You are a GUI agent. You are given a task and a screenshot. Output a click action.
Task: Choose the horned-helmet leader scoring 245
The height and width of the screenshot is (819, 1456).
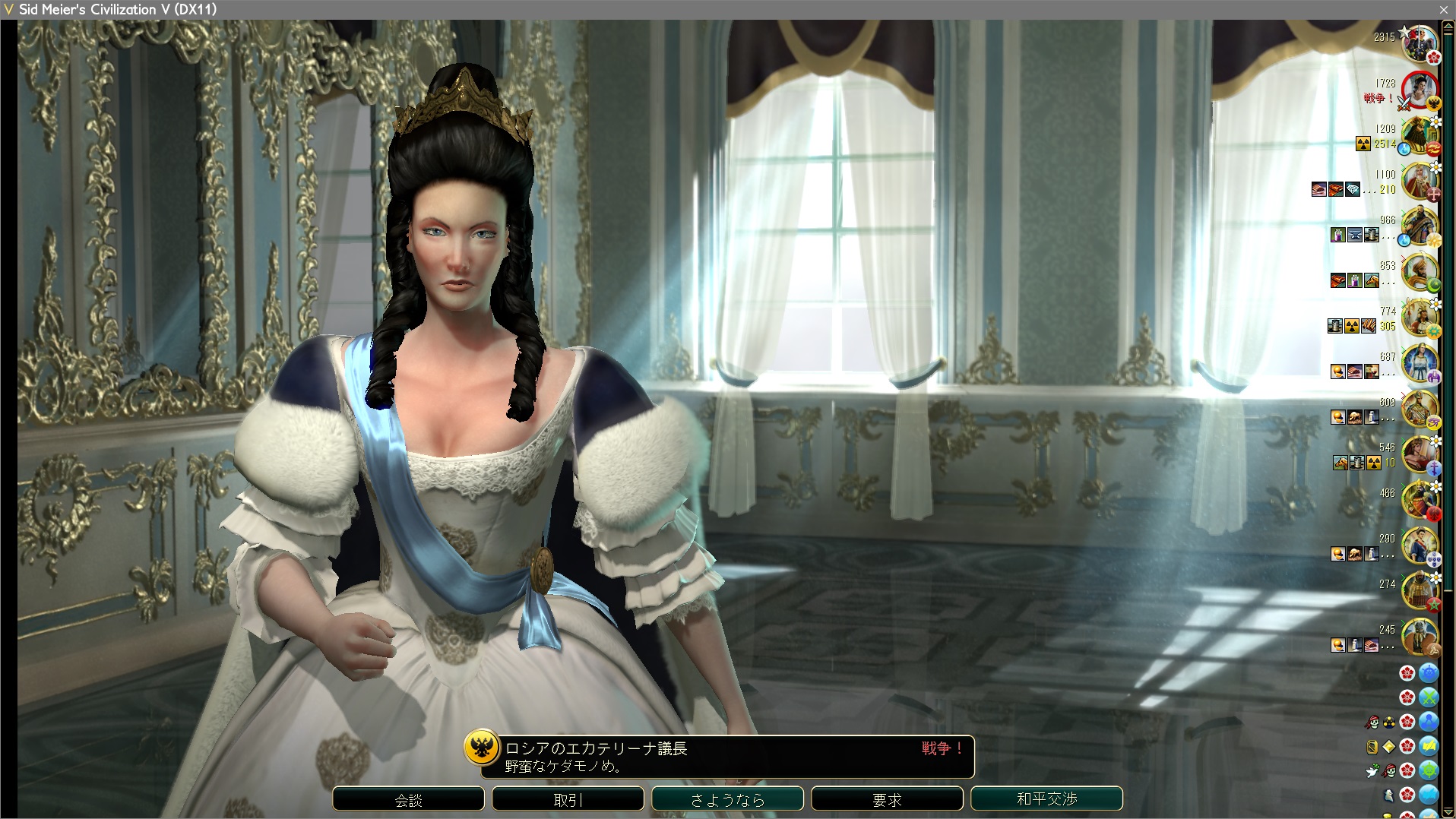pyautogui.click(x=1418, y=637)
